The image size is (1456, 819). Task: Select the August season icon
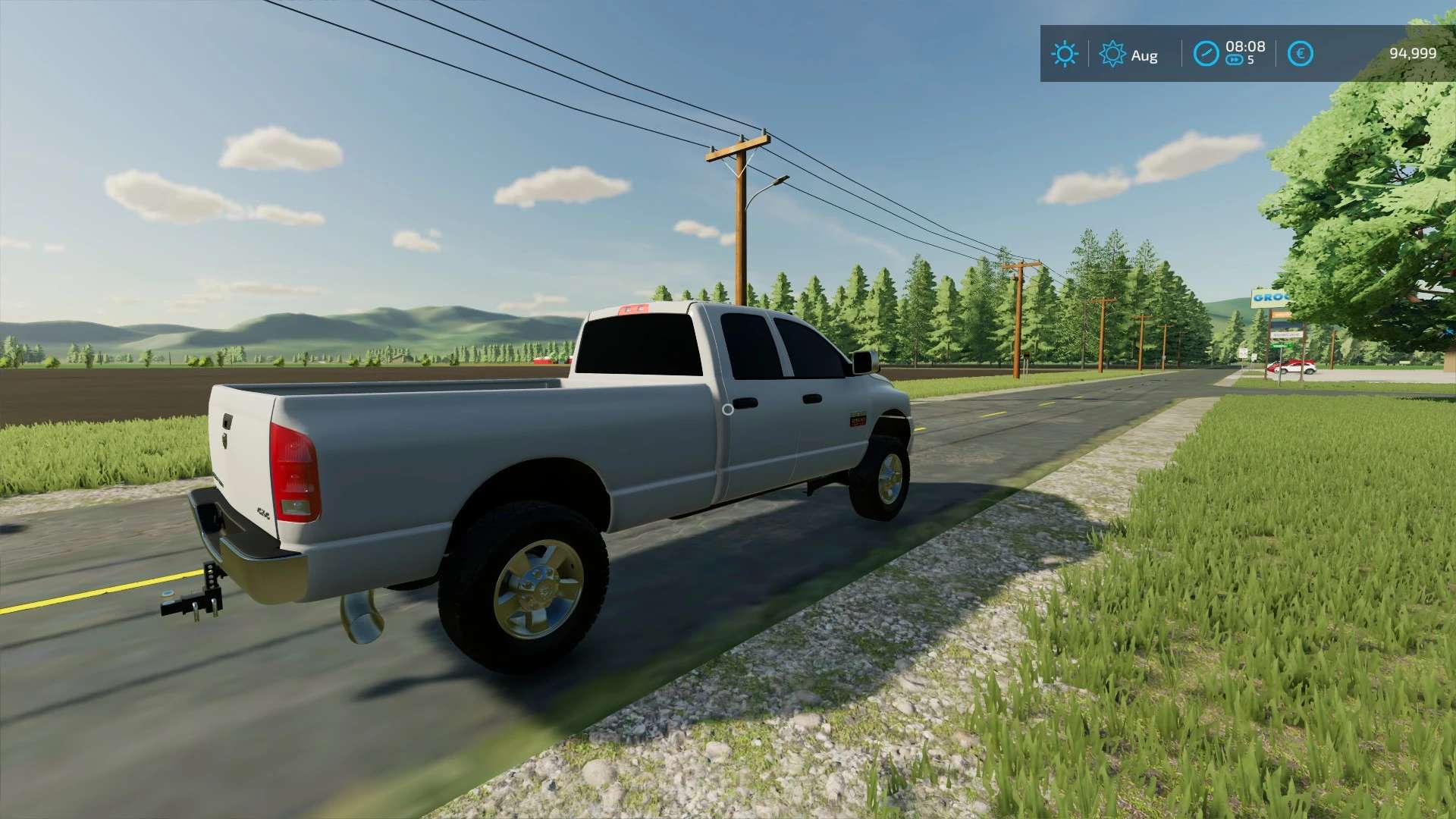tap(1112, 54)
